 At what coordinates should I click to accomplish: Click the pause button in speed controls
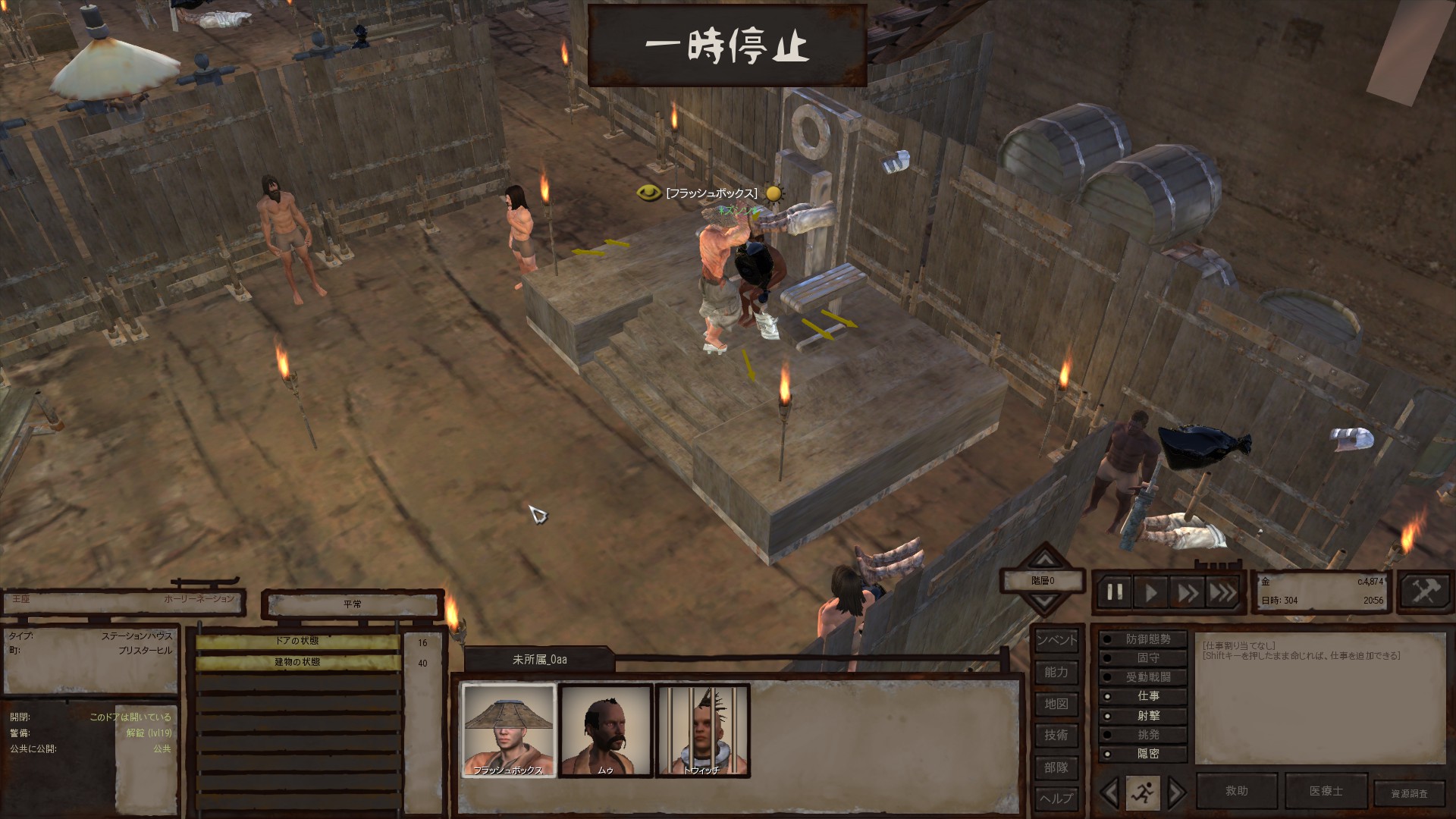tap(1114, 592)
